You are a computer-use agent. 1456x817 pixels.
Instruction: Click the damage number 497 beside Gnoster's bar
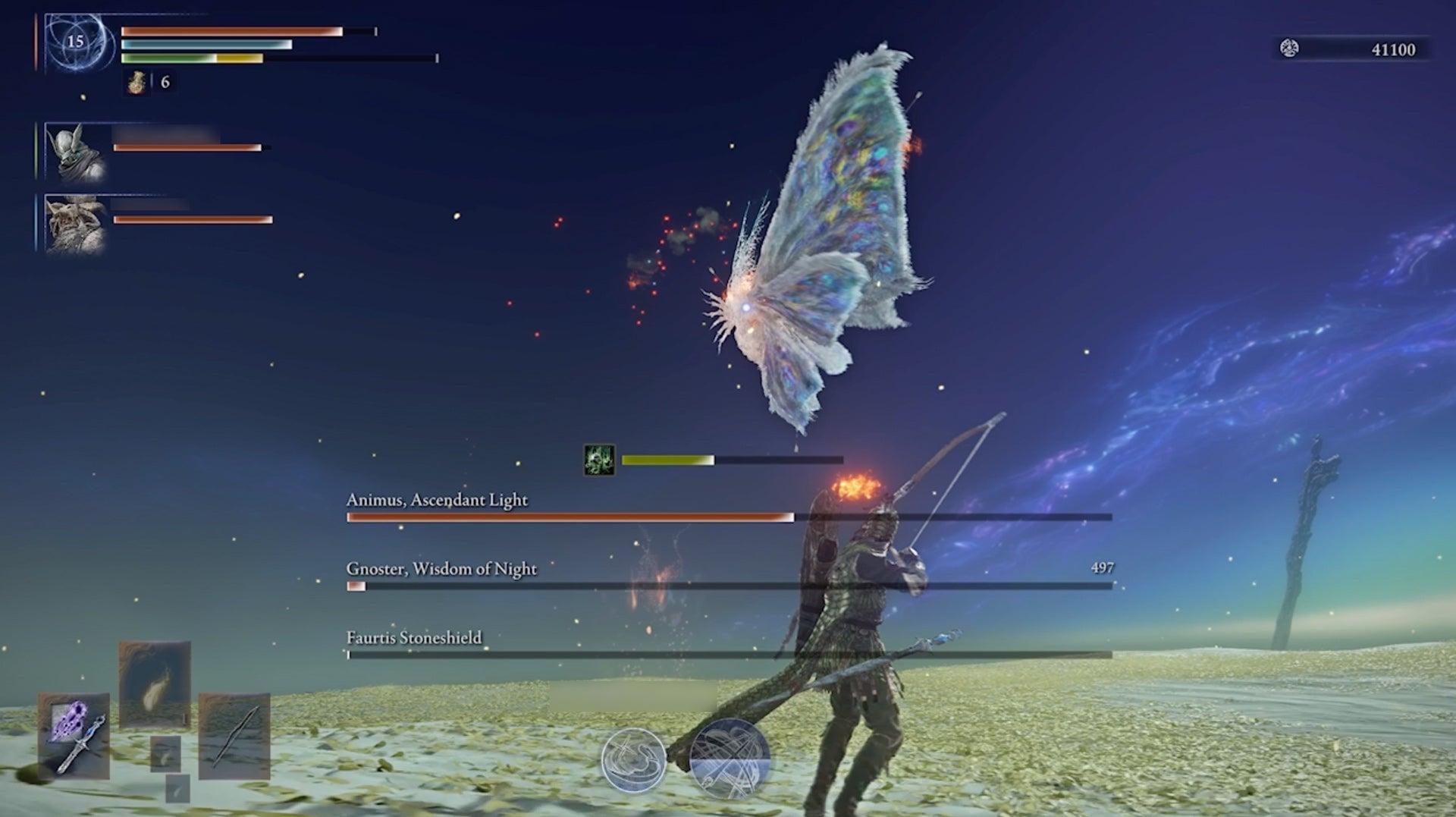coord(1101,567)
